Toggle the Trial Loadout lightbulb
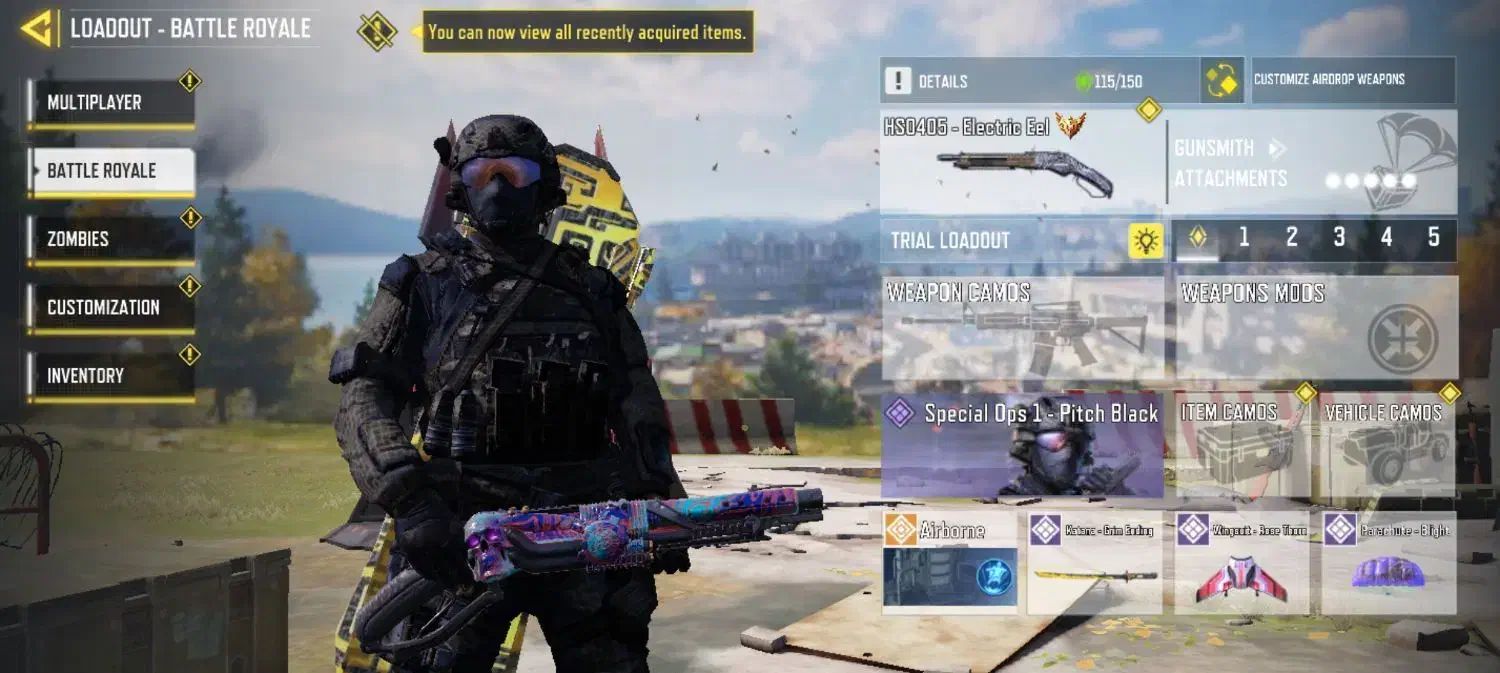This screenshot has height=673, width=1500. point(1146,241)
